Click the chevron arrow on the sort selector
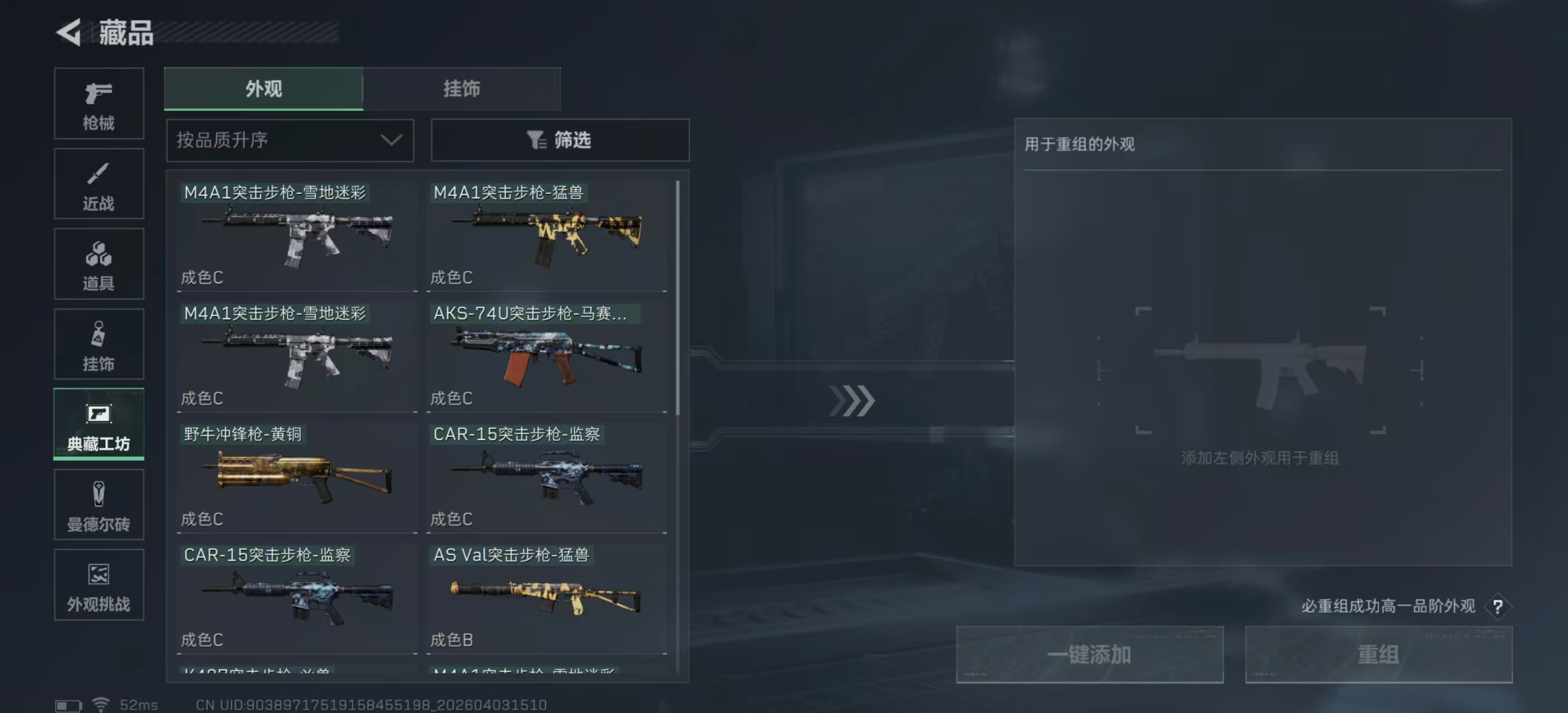Image resolution: width=1568 pixels, height=713 pixels. coord(391,140)
